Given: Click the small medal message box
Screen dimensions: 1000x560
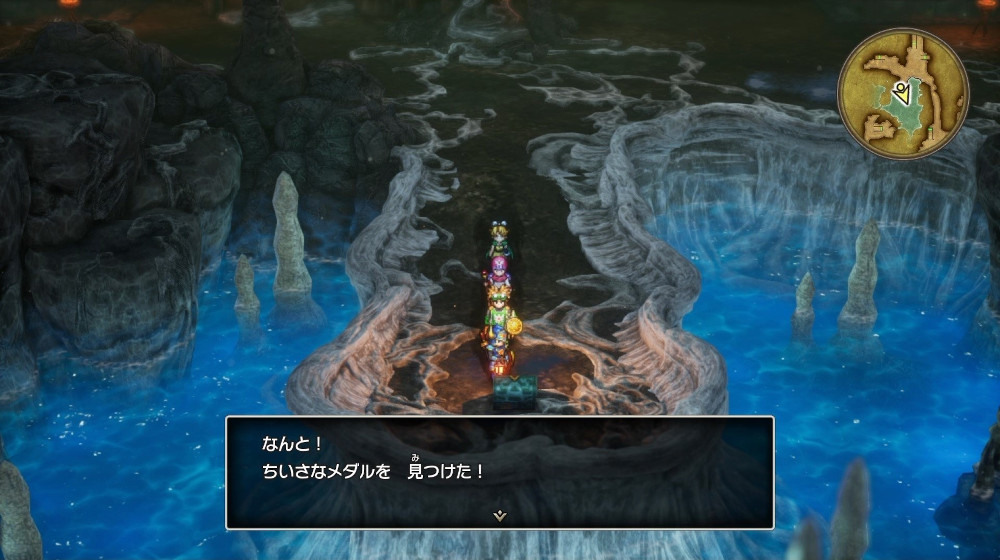Looking at the screenshot, I should tap(499, 471).
